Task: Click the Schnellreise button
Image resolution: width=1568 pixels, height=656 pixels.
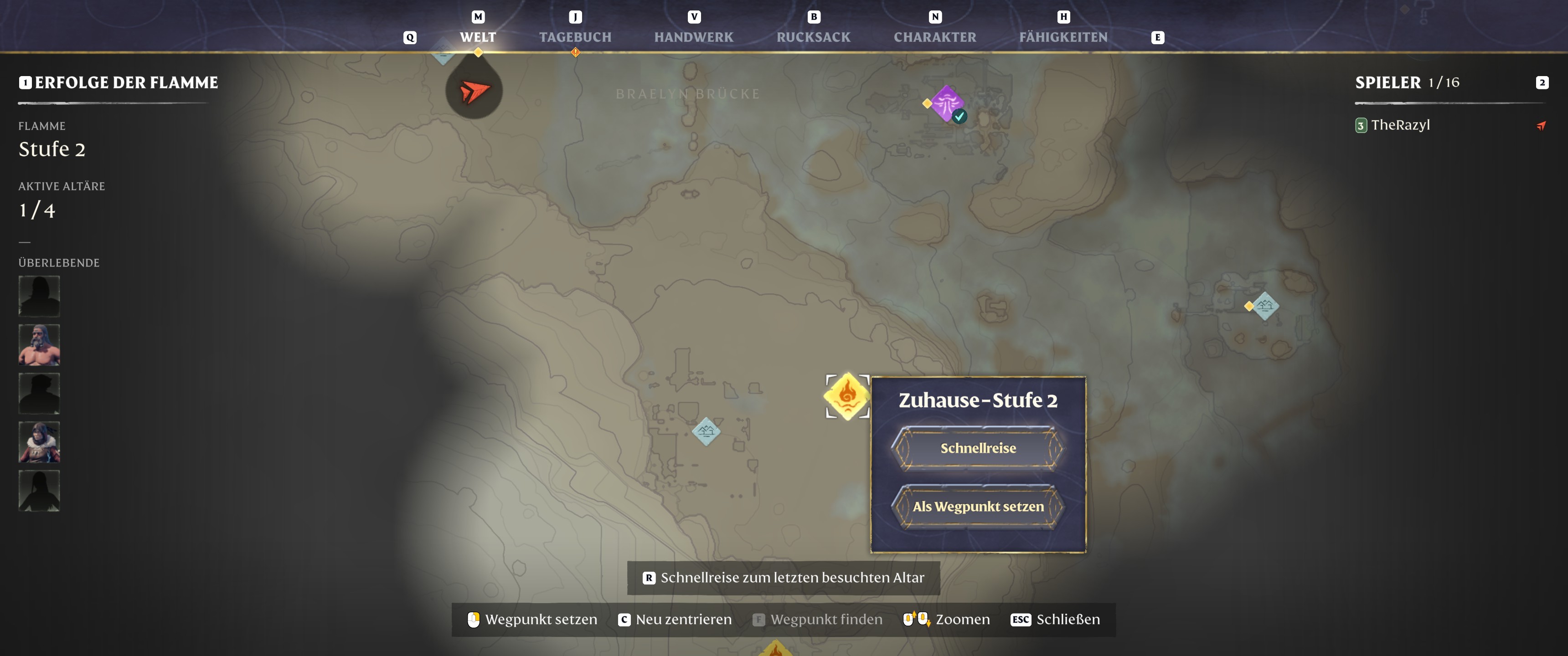Action: 978,448
